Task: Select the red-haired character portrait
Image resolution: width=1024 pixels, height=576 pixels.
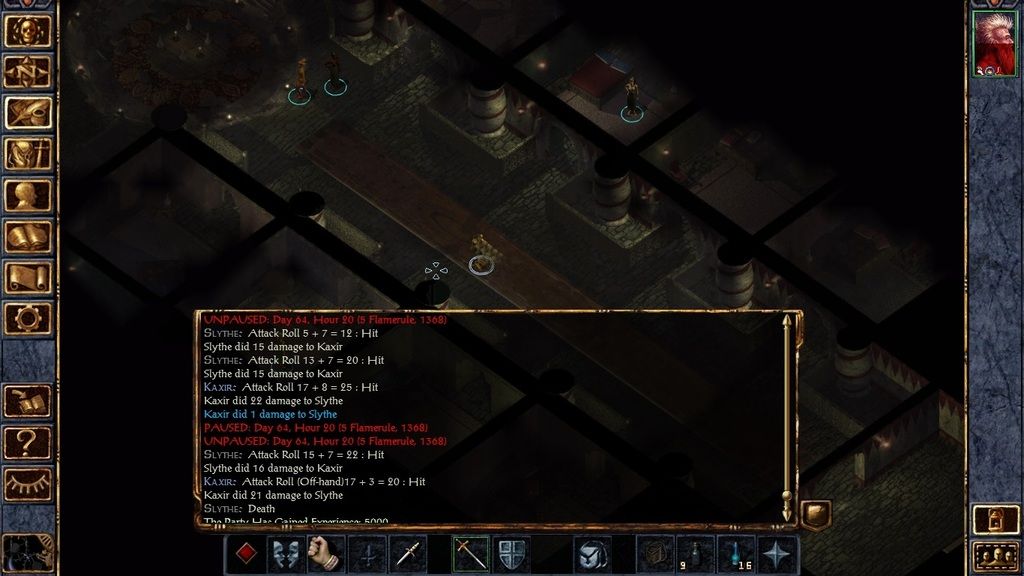Action: (x=994, y=43)
